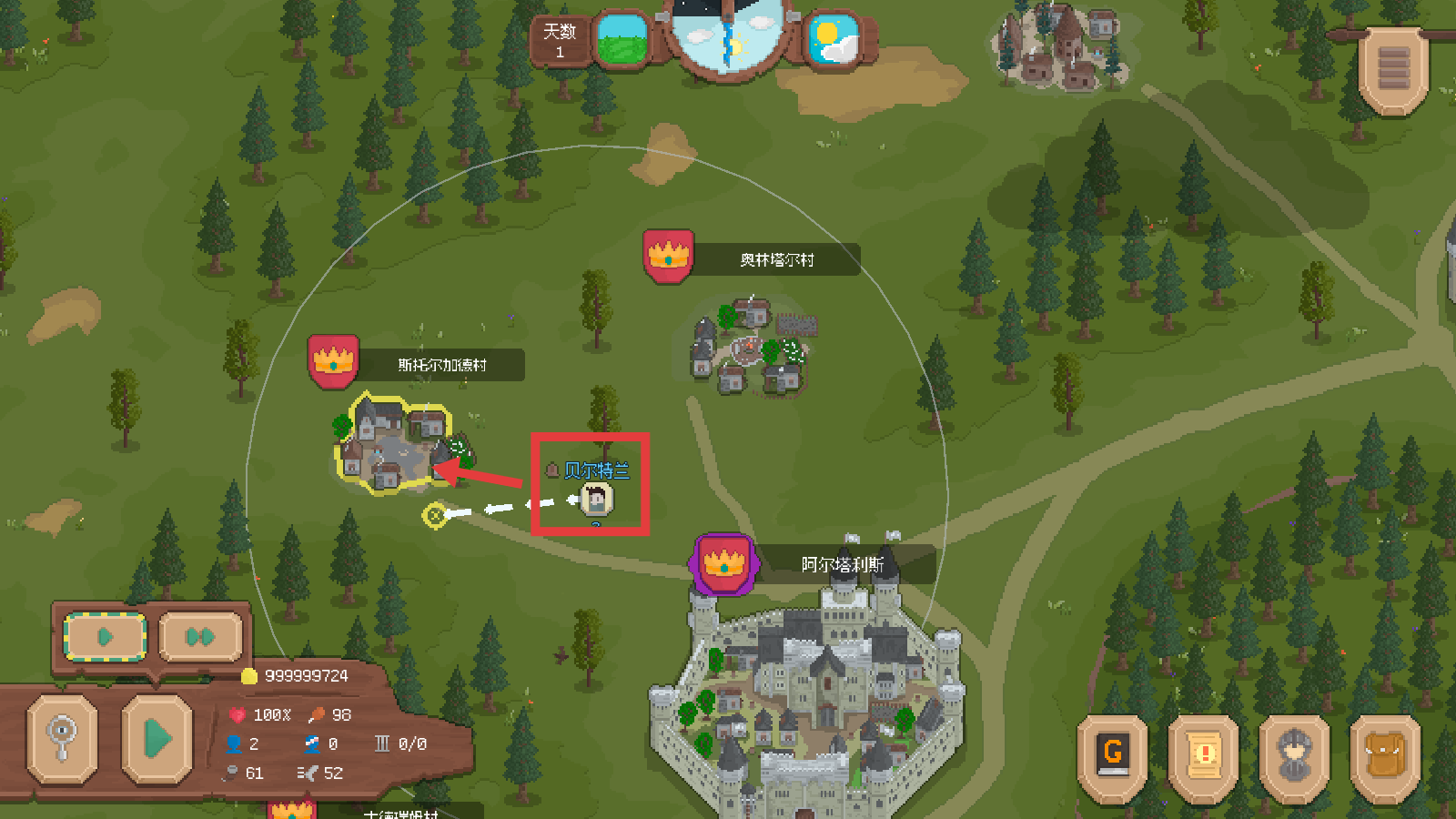Select the 奥林塔尔村 village label
Image resolution: width=1456 pixels, height=819 pixels.
click(x=776, y=259)
